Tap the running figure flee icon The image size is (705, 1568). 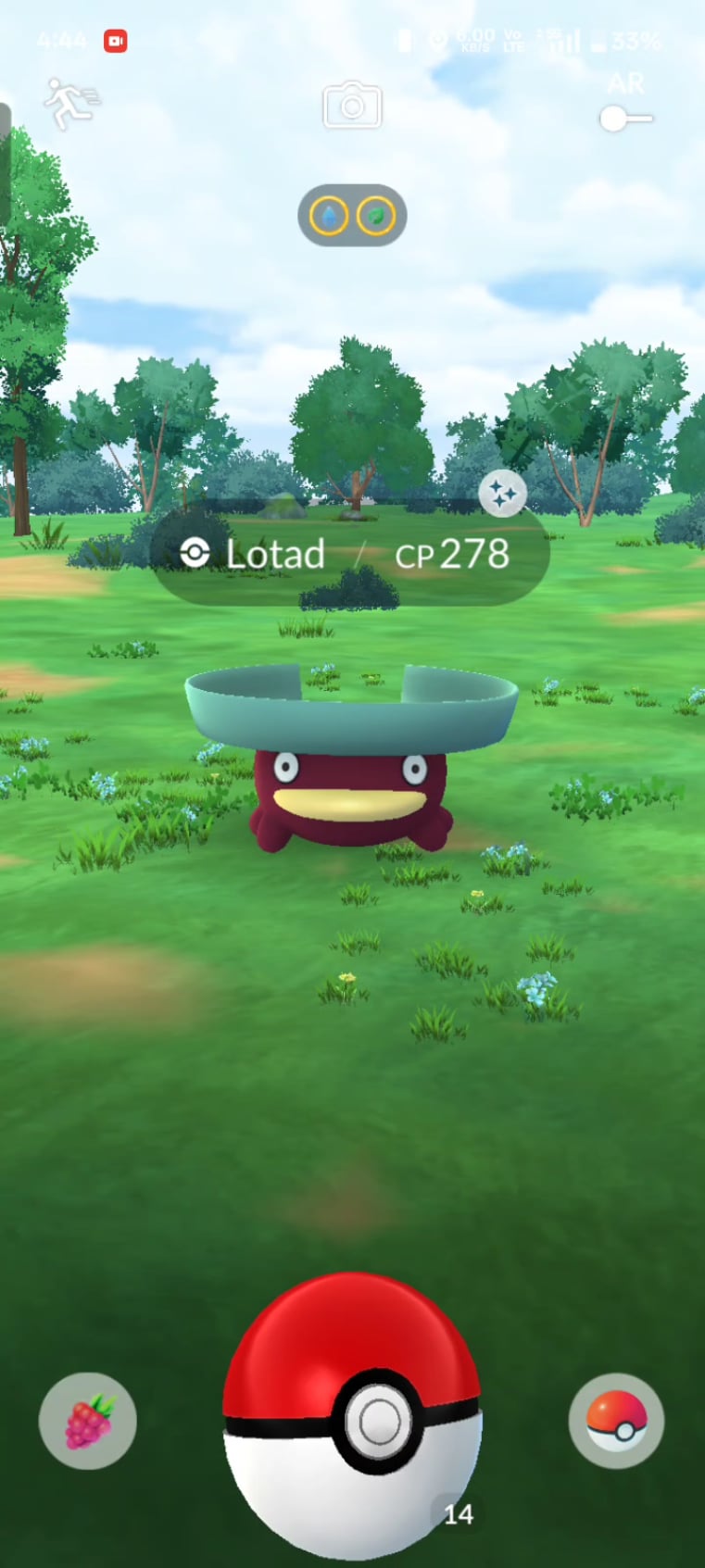point(70,103)
